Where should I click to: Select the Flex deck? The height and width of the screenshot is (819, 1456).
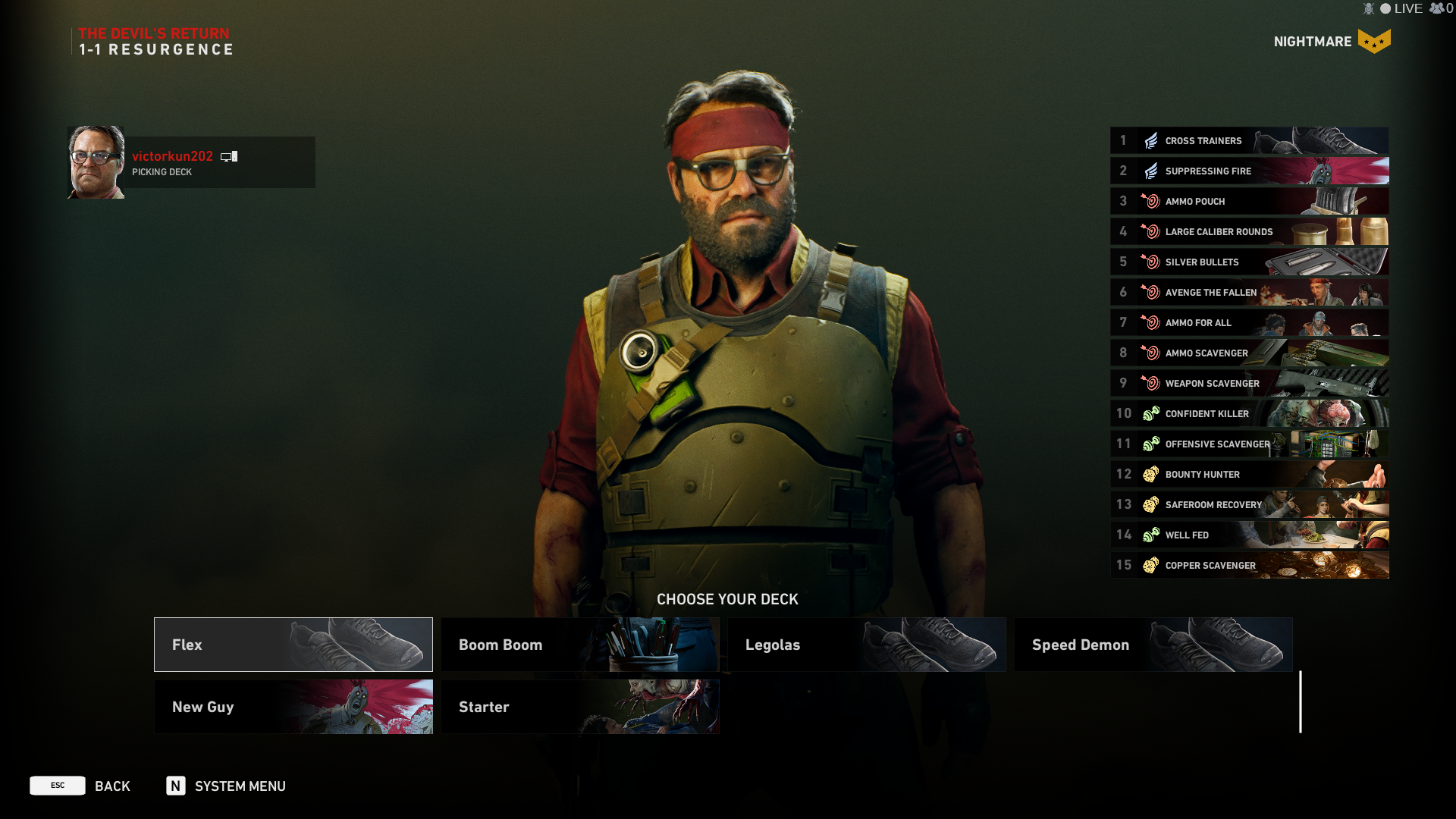[293, 645]
